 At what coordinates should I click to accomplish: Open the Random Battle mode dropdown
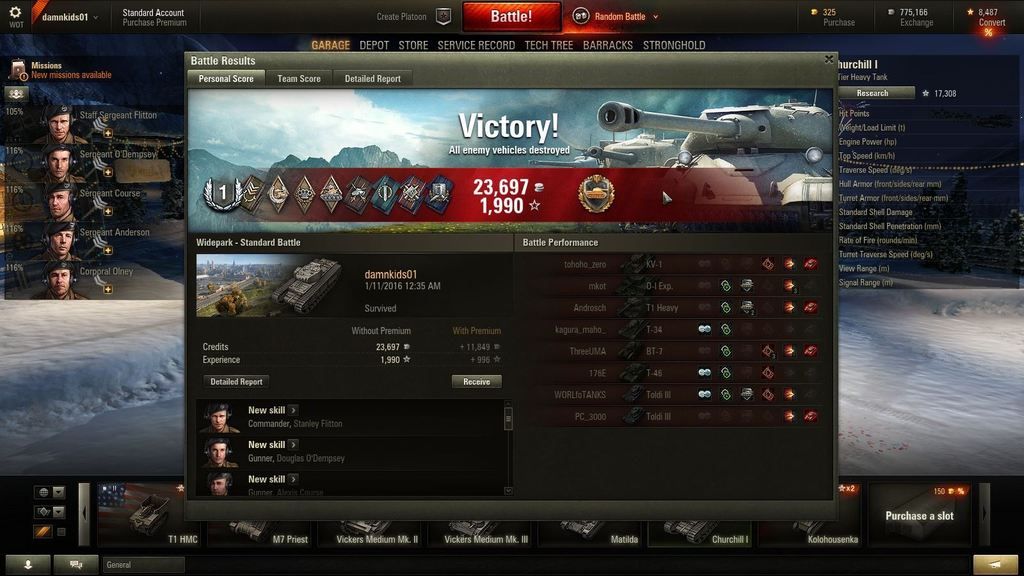(616, 16)
